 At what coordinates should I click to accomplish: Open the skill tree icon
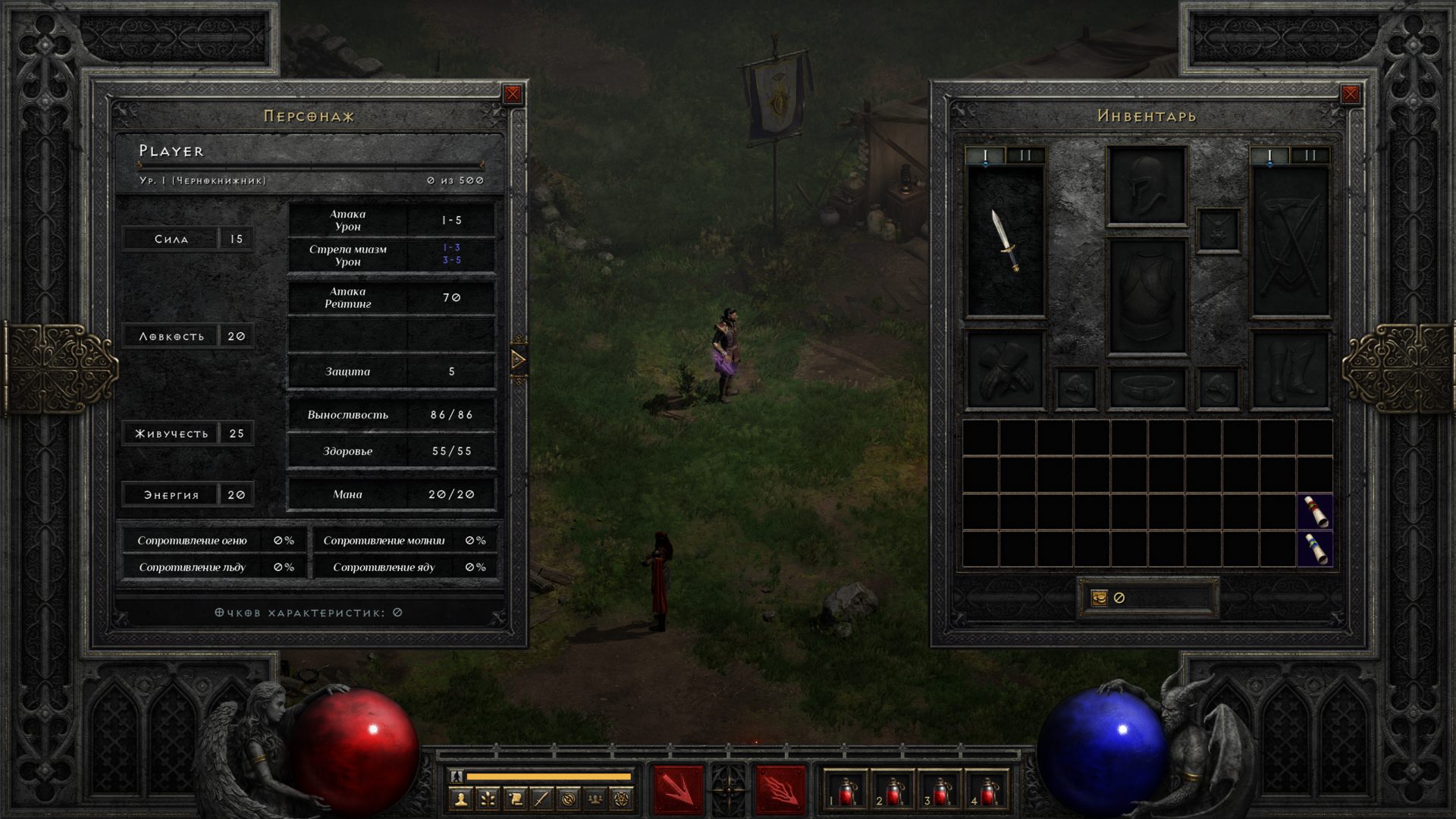(x=488, y=799)
